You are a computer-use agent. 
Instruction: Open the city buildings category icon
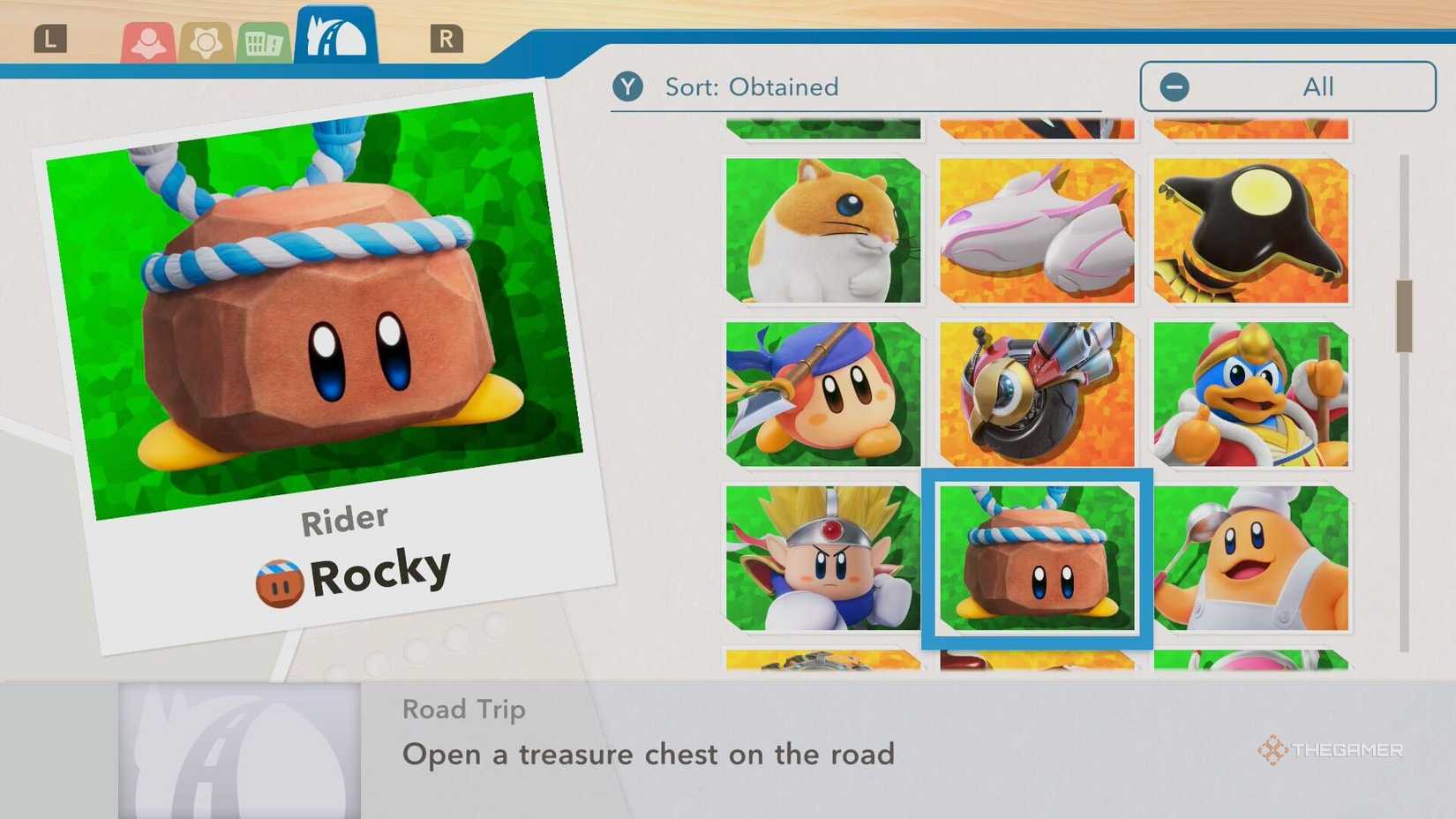coord(262,40)
